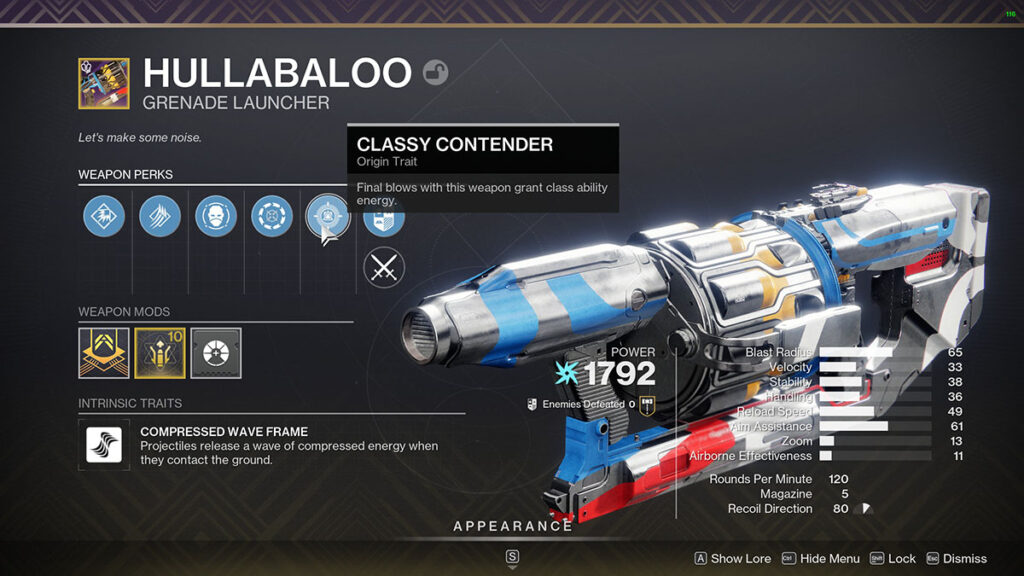
Task: Open the grey circular weapon mod slot
Action: pyautogui.click(x=216, y=353)
